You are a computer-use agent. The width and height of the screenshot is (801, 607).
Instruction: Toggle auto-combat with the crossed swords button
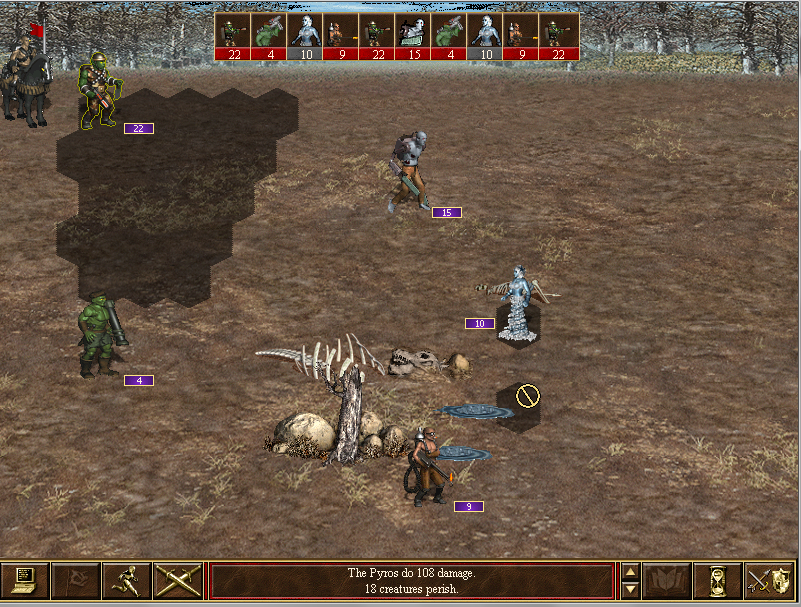tap(178, 581)
